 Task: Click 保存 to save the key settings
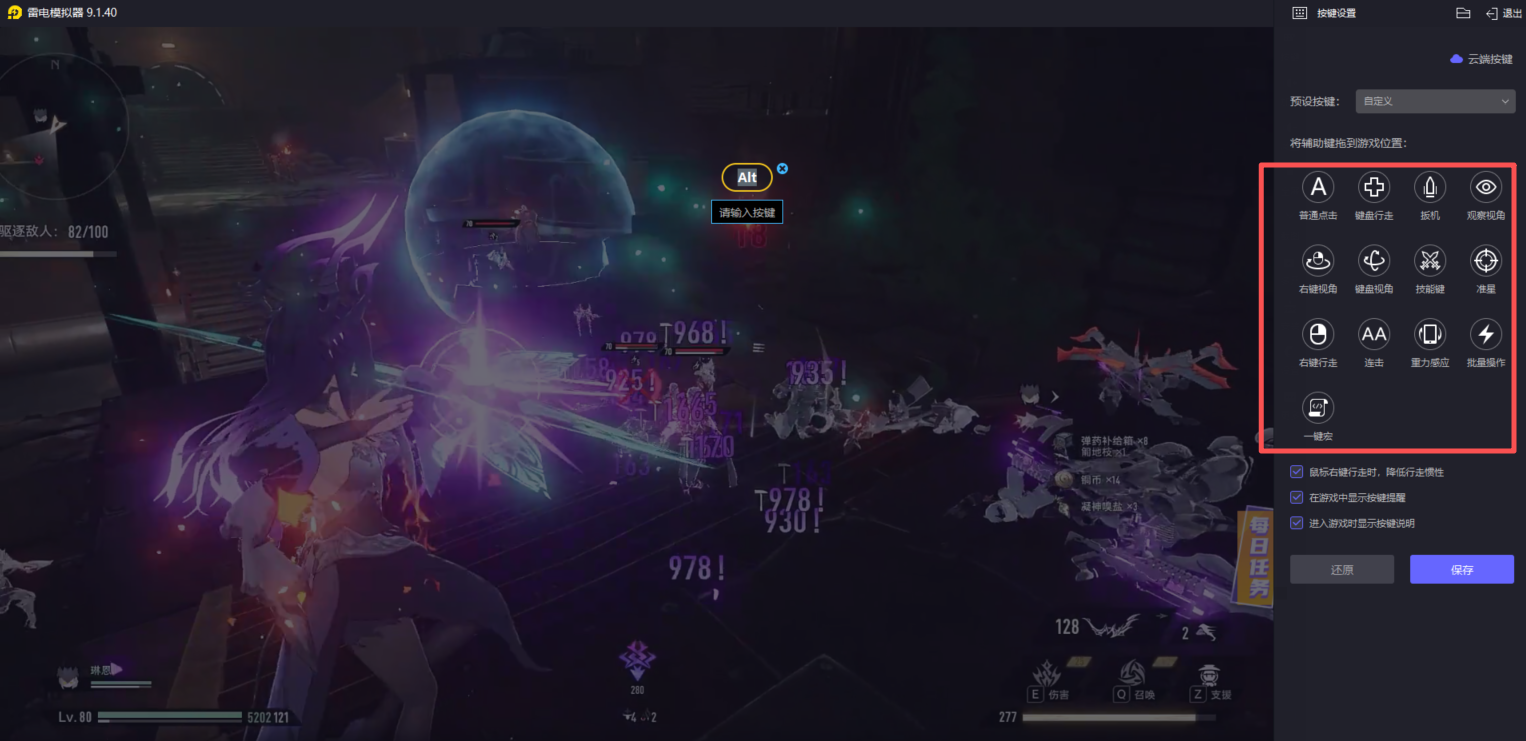tap(1461, 569)
